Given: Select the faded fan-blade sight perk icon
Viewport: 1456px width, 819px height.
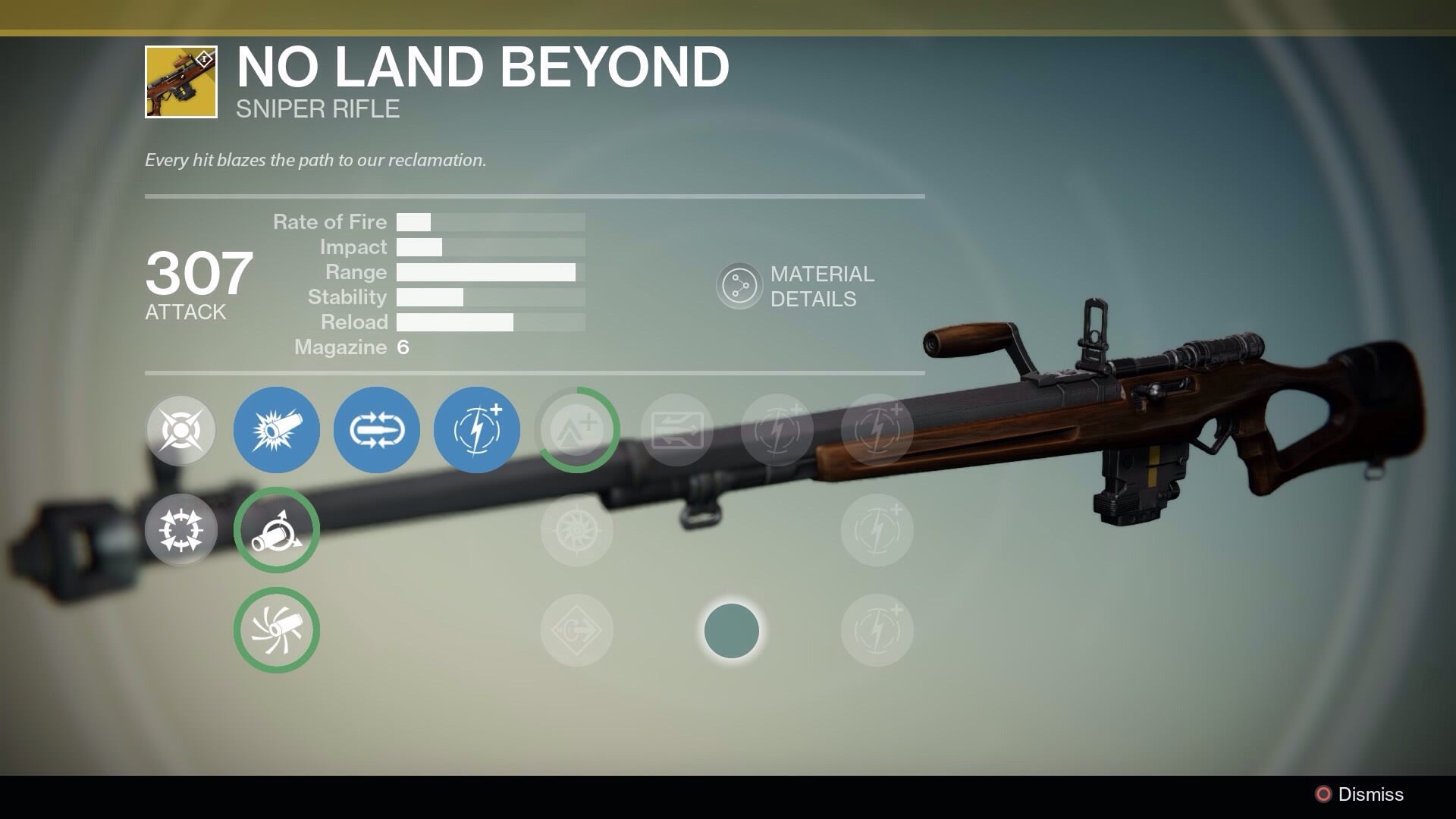Looking at the screenshot, I should click(x=576, y=529).
